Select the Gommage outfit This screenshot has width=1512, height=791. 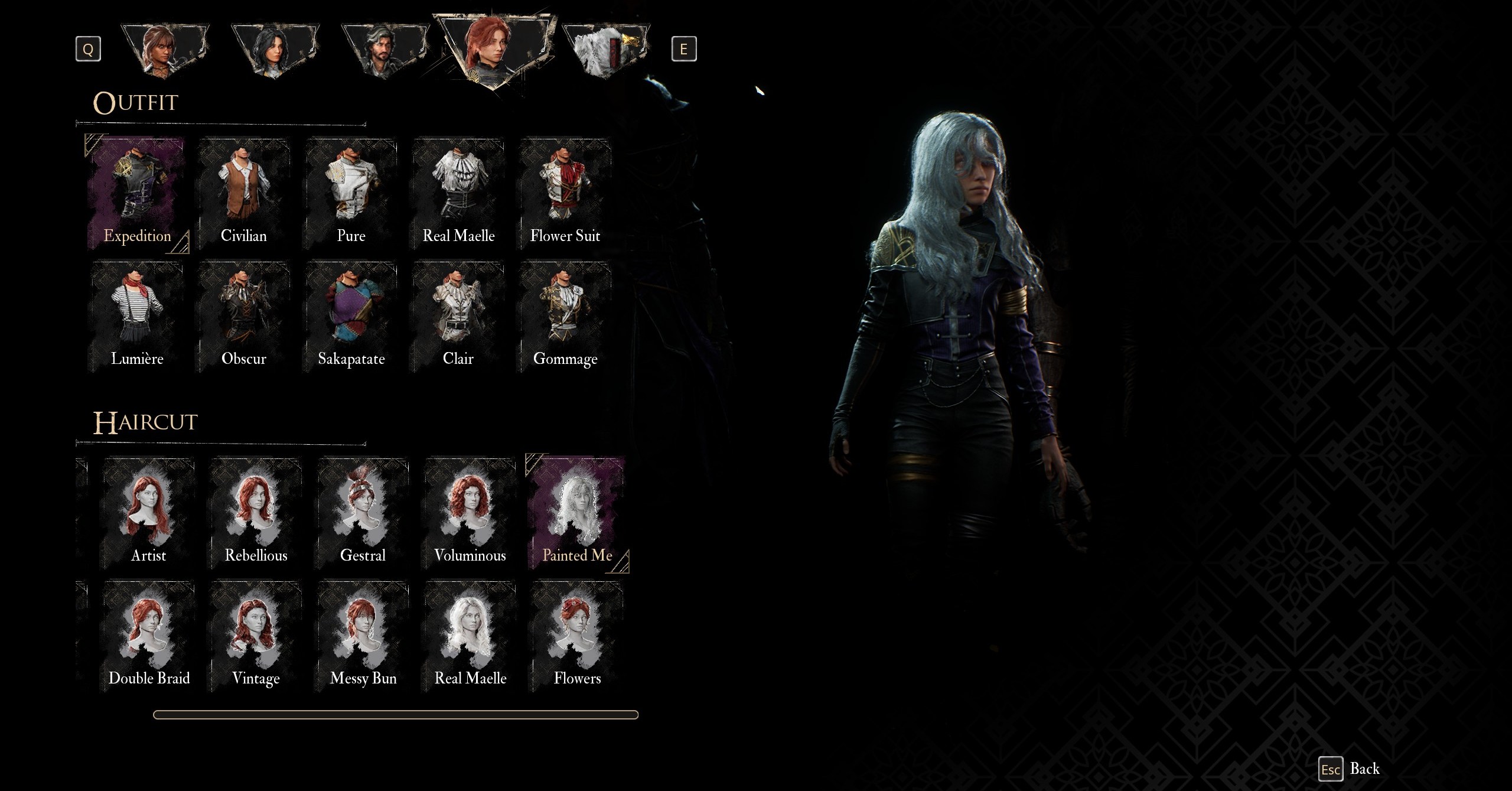(565, 317)
